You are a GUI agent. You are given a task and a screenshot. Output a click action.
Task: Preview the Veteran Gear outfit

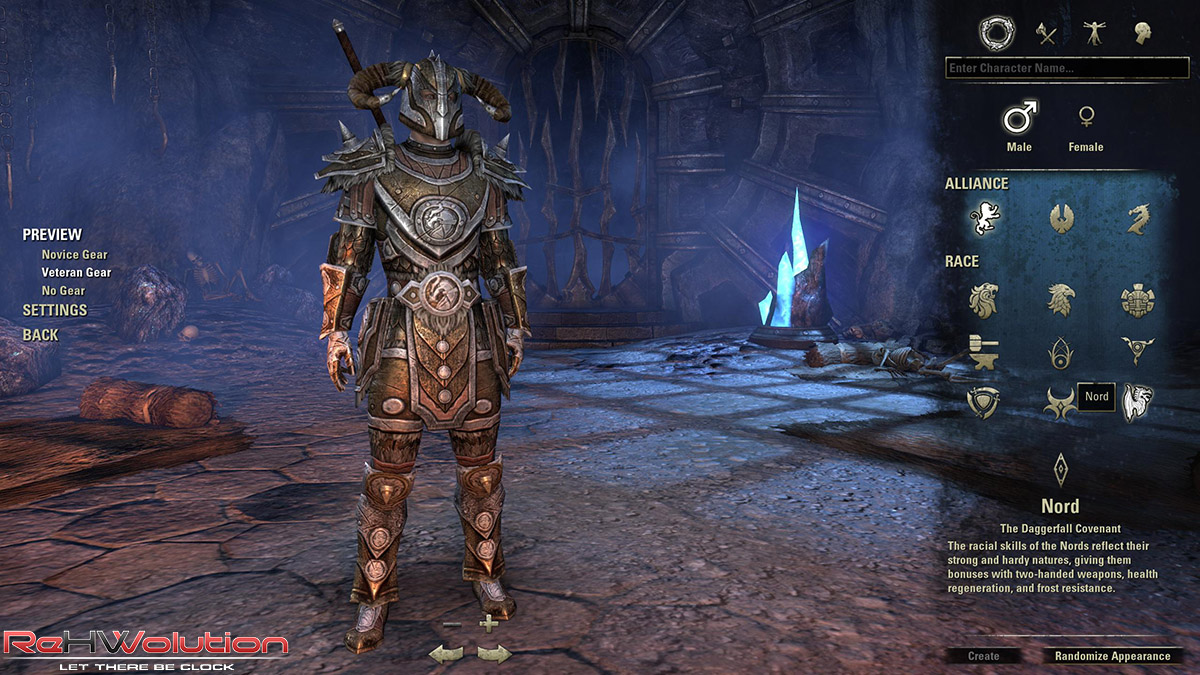tap(76, 272)
